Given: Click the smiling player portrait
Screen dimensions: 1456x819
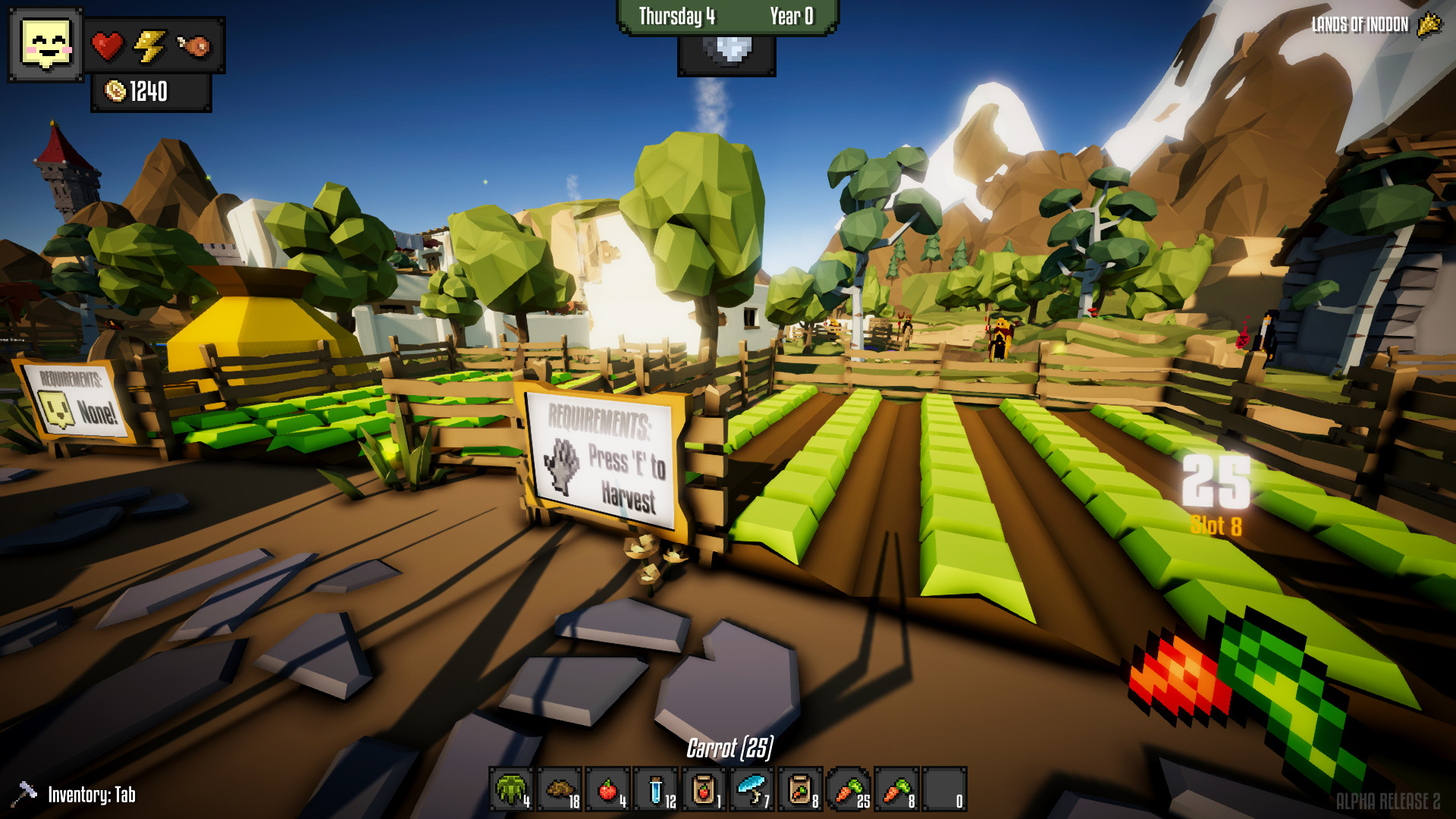Looking at the screenshot, I should 45,45.
